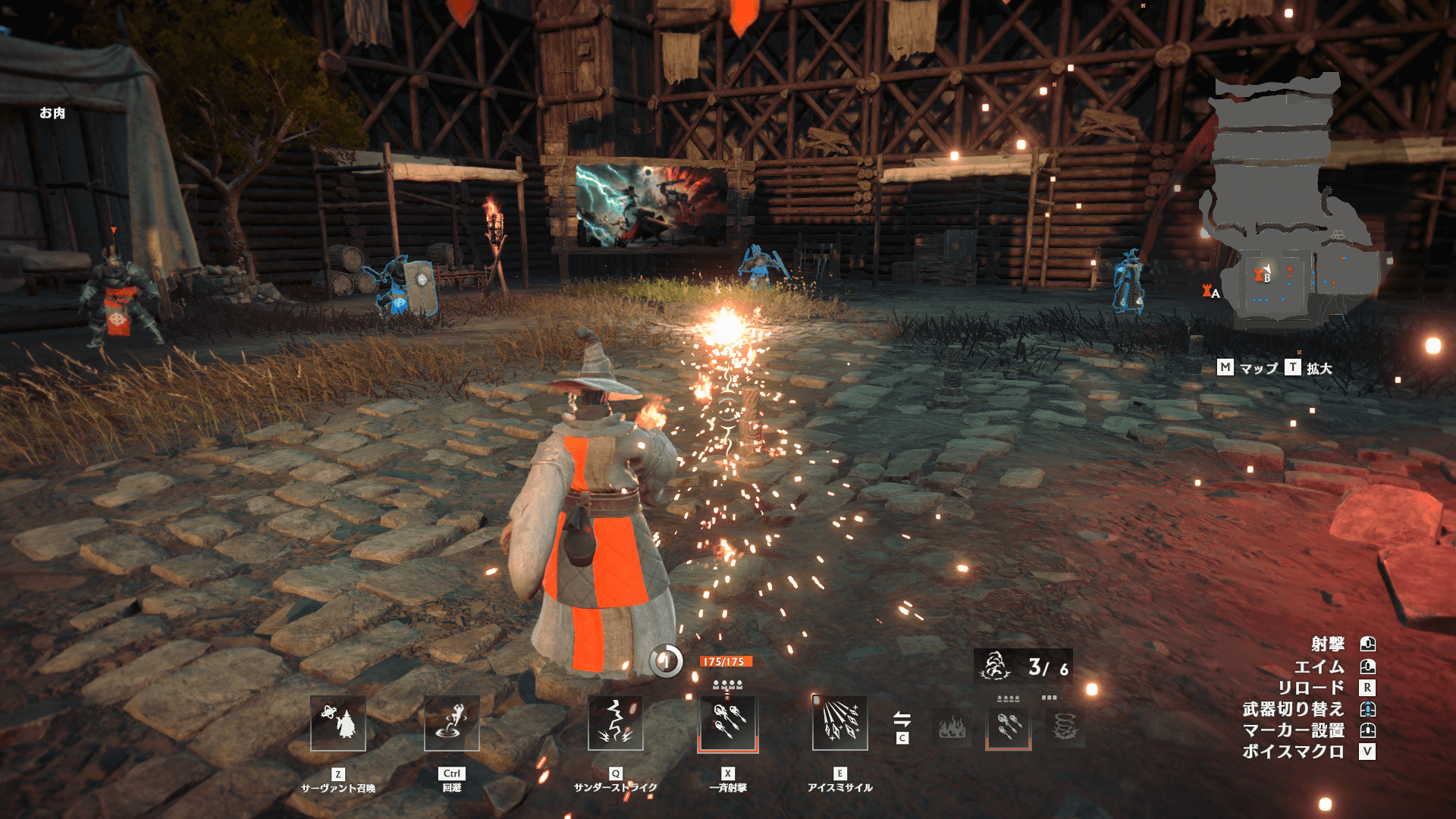Pick the tornado weapon slot
The image size is (1456, 819).
point(1065,728)
